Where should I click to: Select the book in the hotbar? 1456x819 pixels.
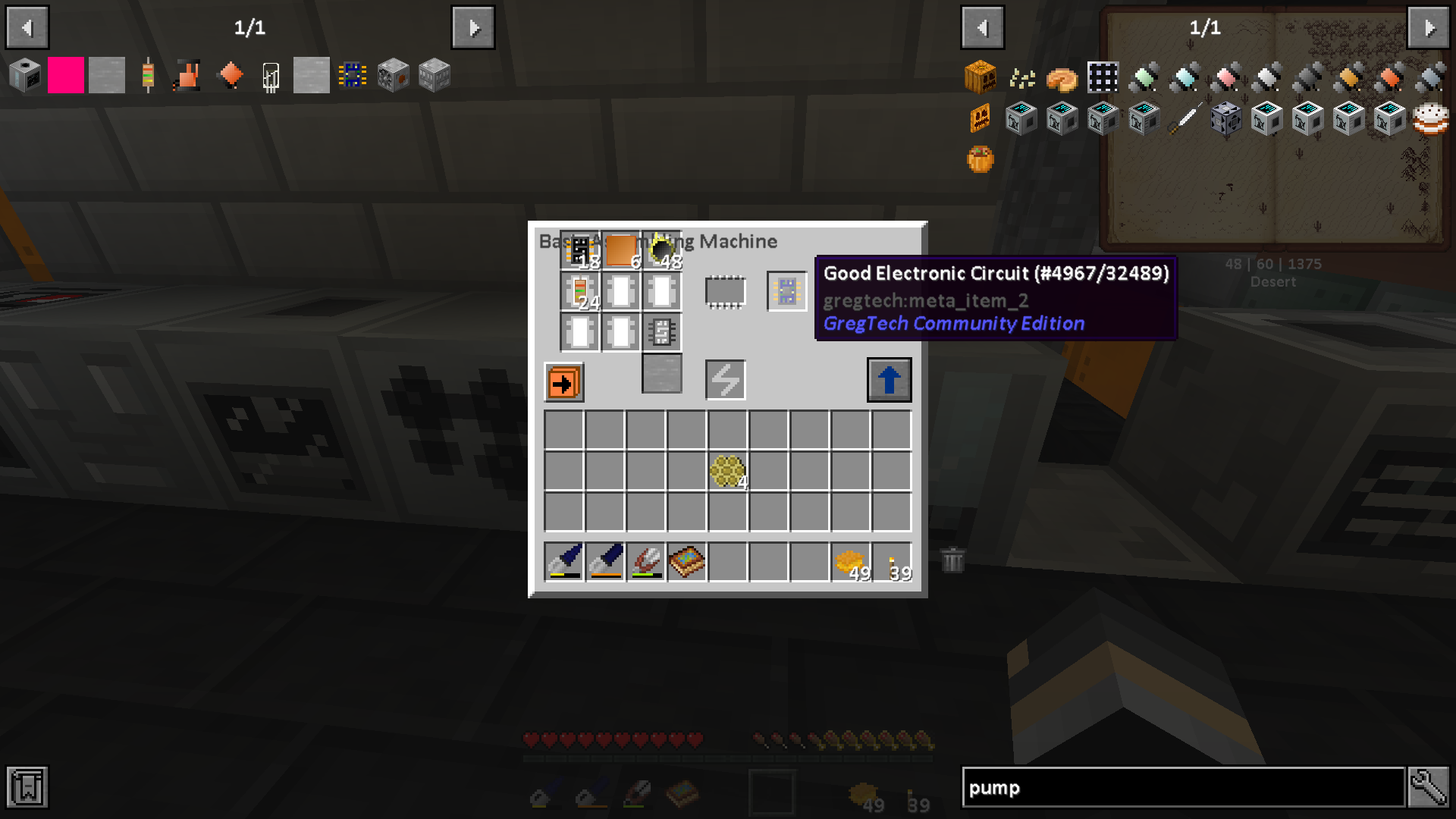coord(687,562)
